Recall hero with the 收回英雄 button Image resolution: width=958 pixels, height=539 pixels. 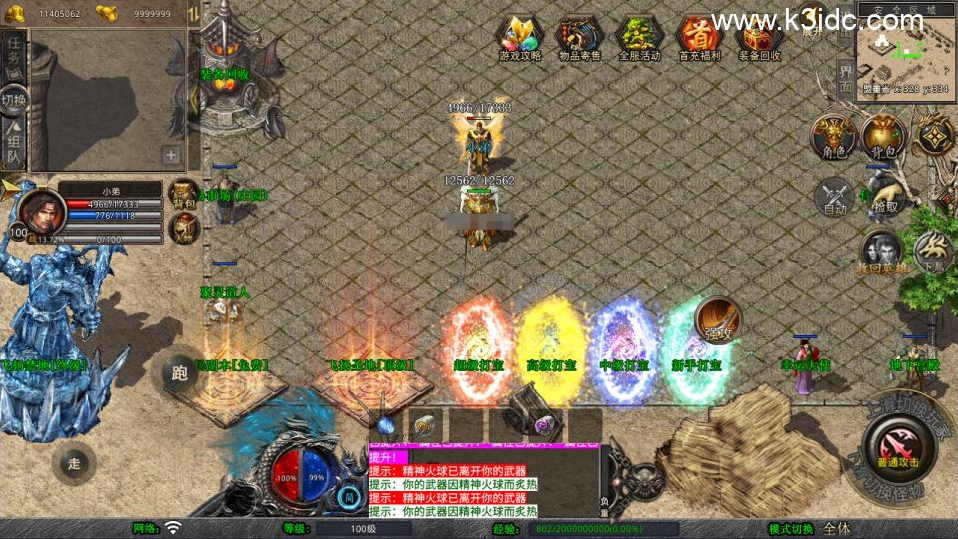point(880,252)
